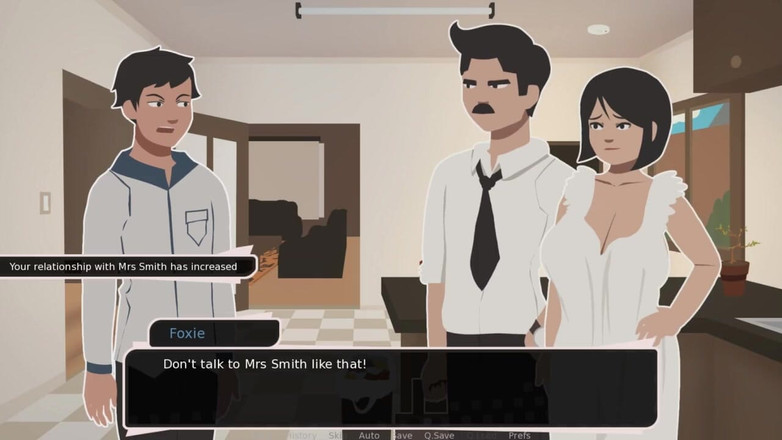Advance Foxie's dialogue text box
Viewport: 782px width, 440px height.
(x=390, y=385)
